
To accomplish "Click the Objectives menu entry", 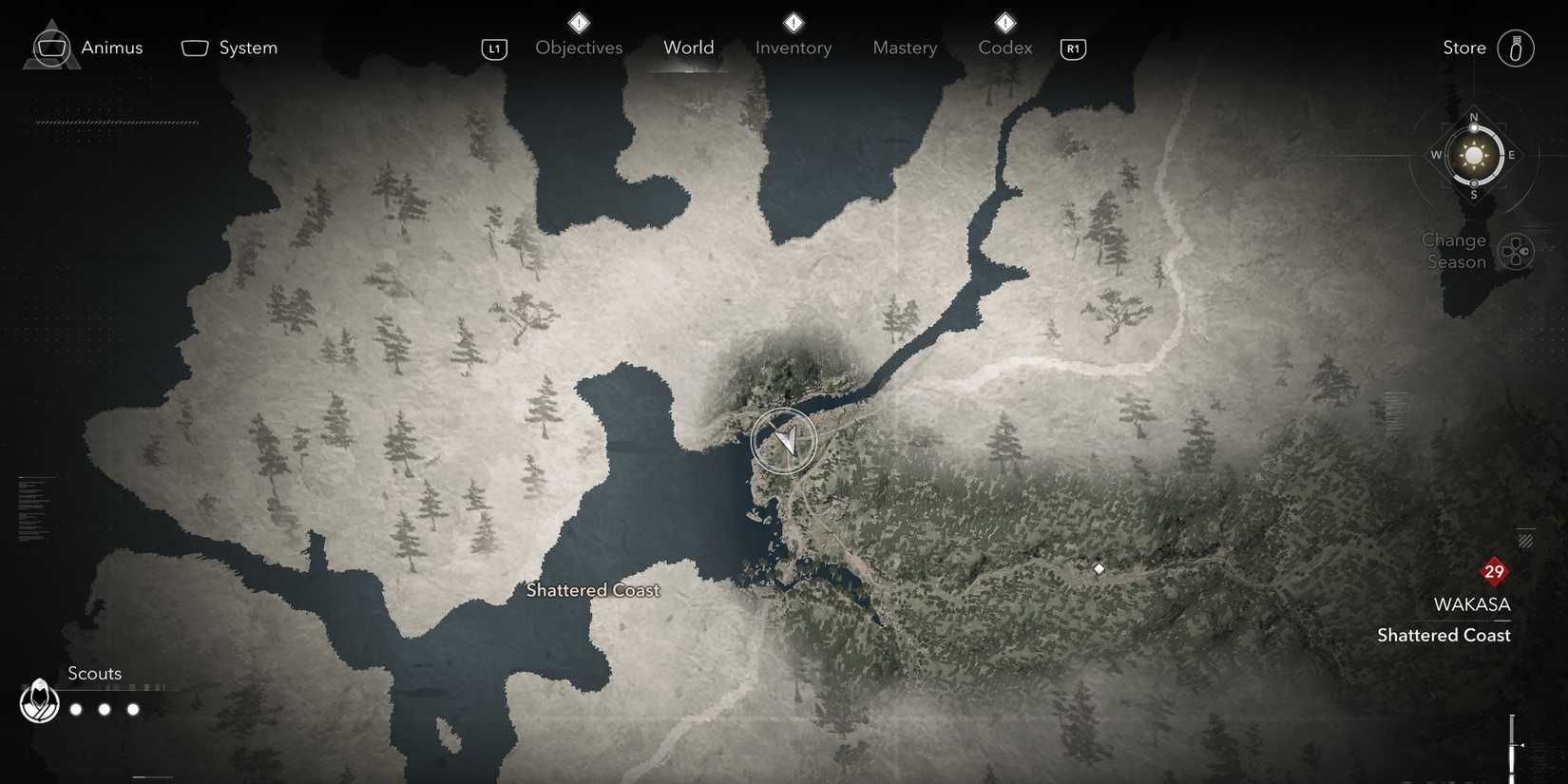I will point(578,48).
